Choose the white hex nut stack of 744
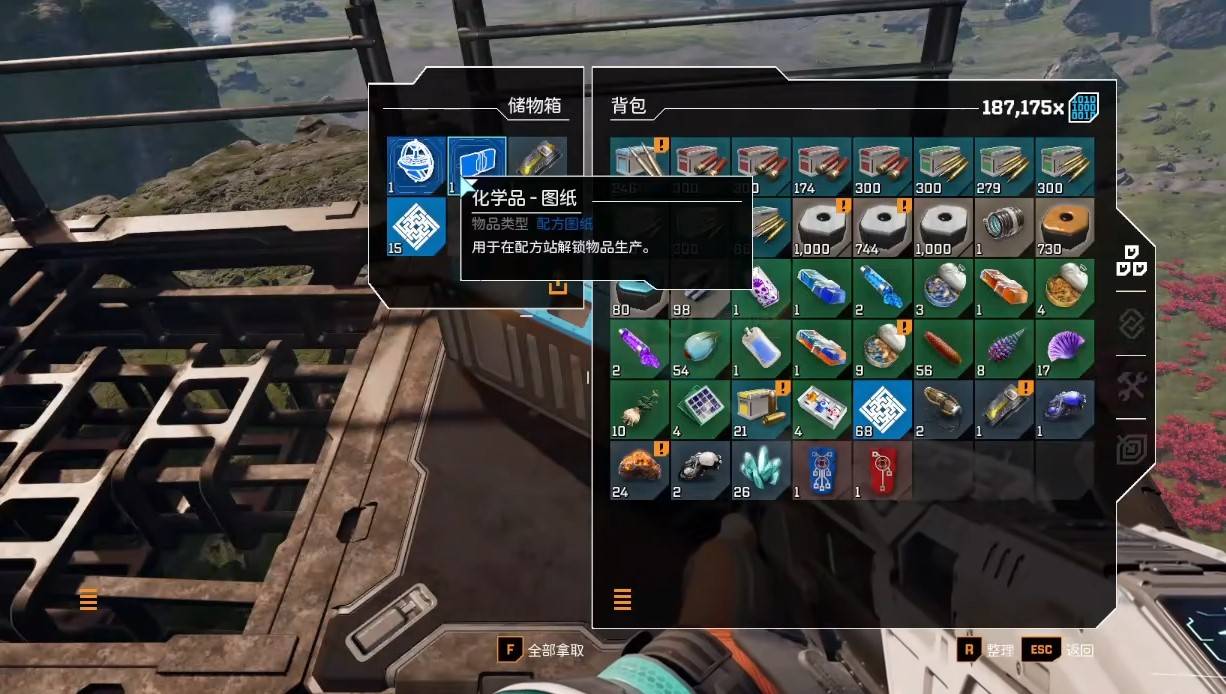Image resolution: width=1226 pixels, height=694 pixels. coord(883,226)
